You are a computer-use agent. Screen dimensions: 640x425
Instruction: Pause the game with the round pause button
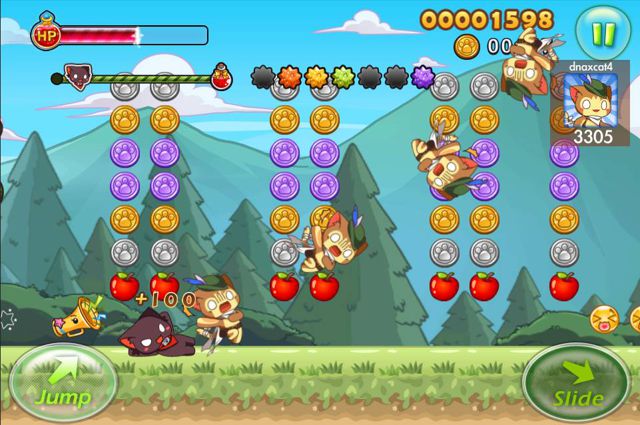603,31
